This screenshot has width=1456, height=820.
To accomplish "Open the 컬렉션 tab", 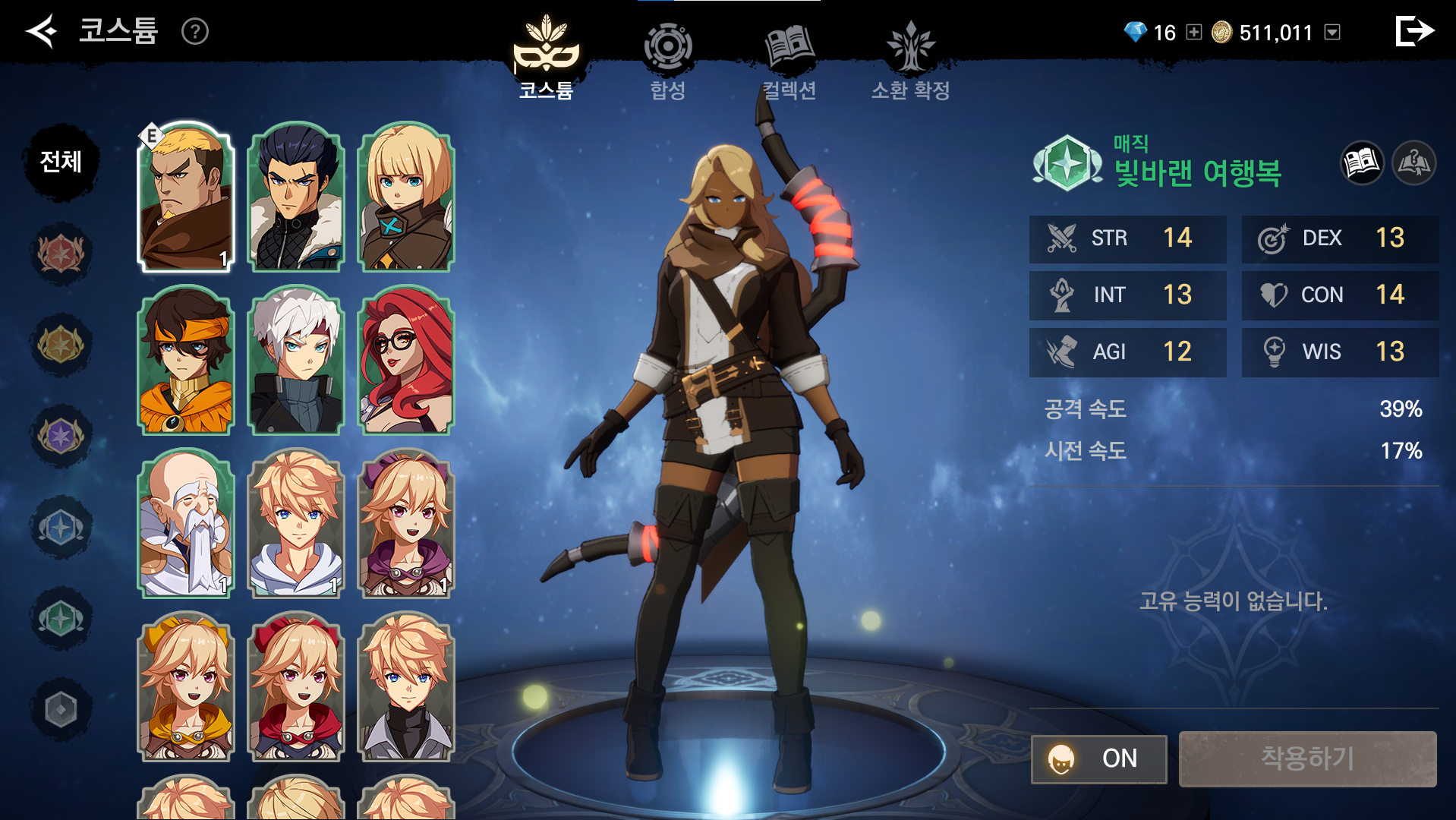I will pos(789,62).
